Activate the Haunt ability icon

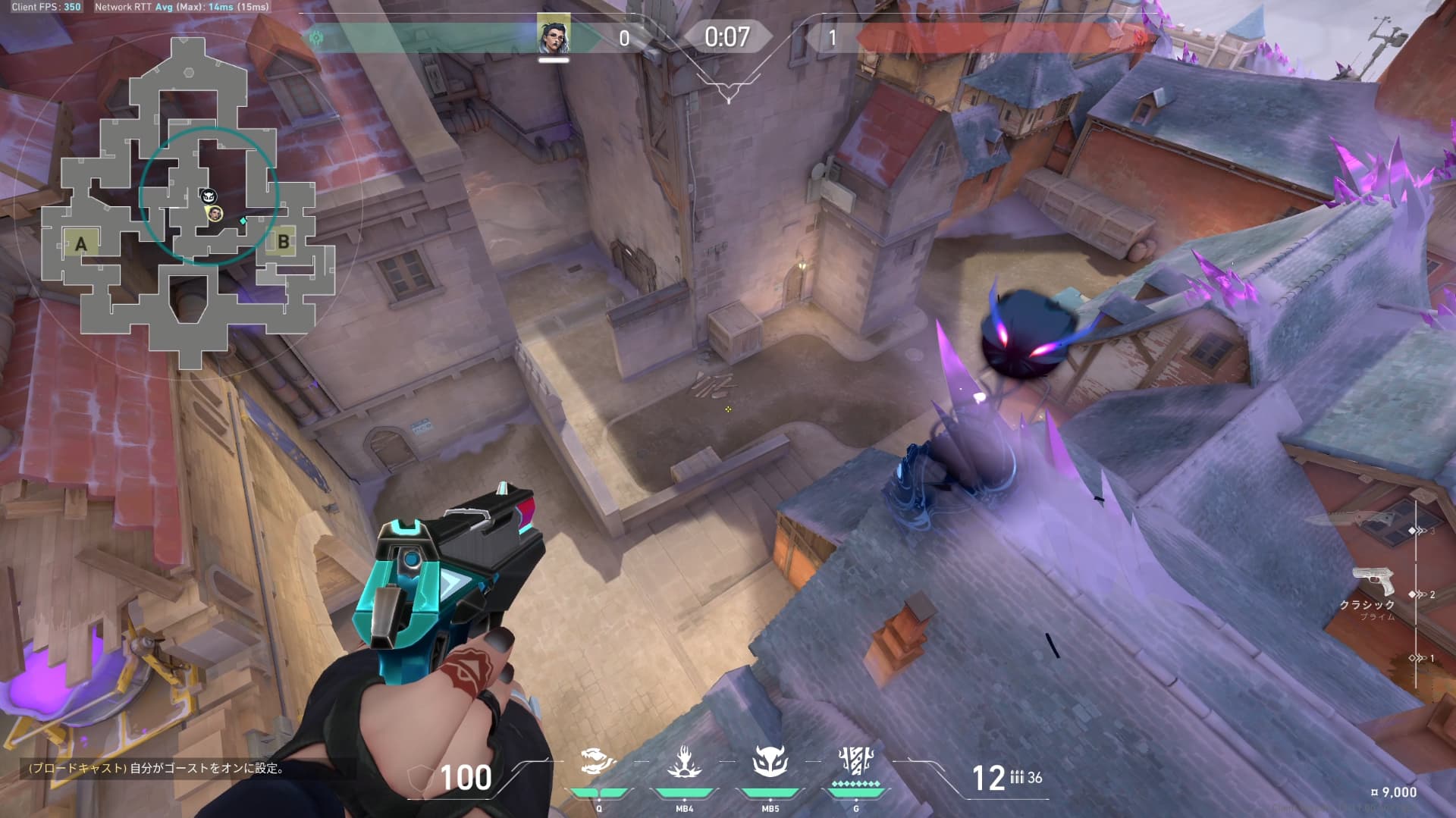(x=770, y=762)
